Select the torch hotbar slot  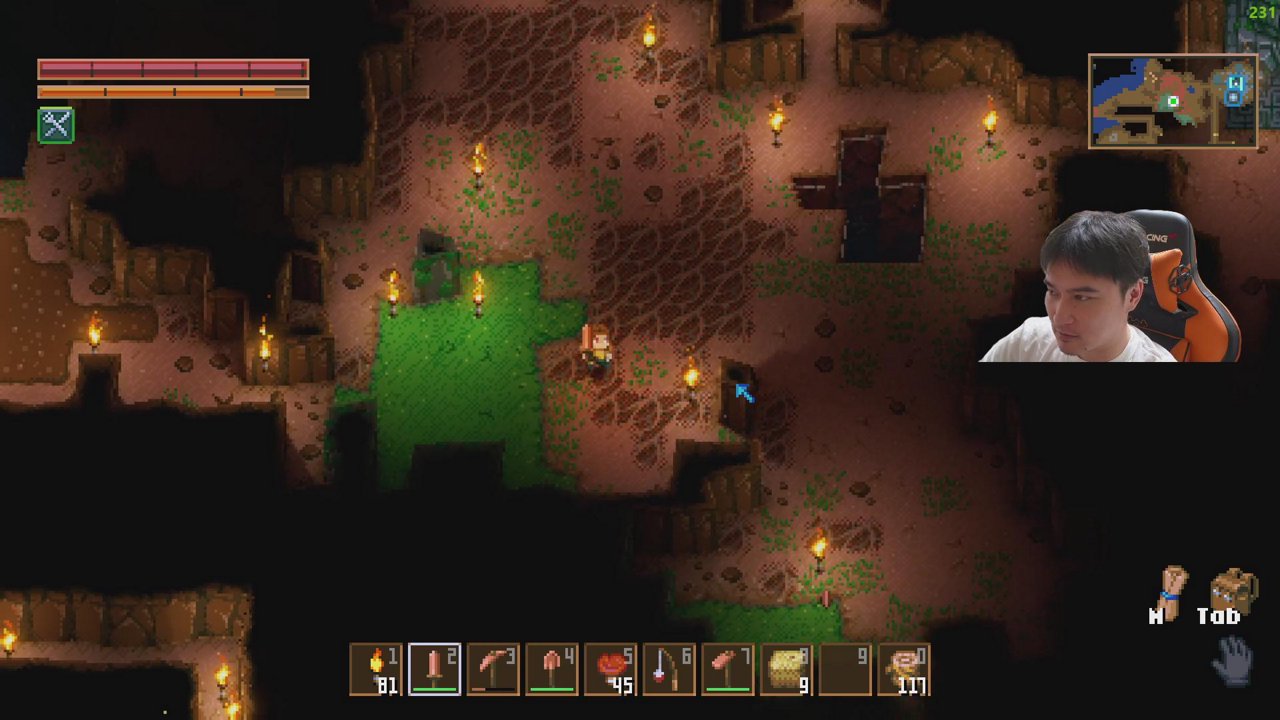click(x=376, y=669)
